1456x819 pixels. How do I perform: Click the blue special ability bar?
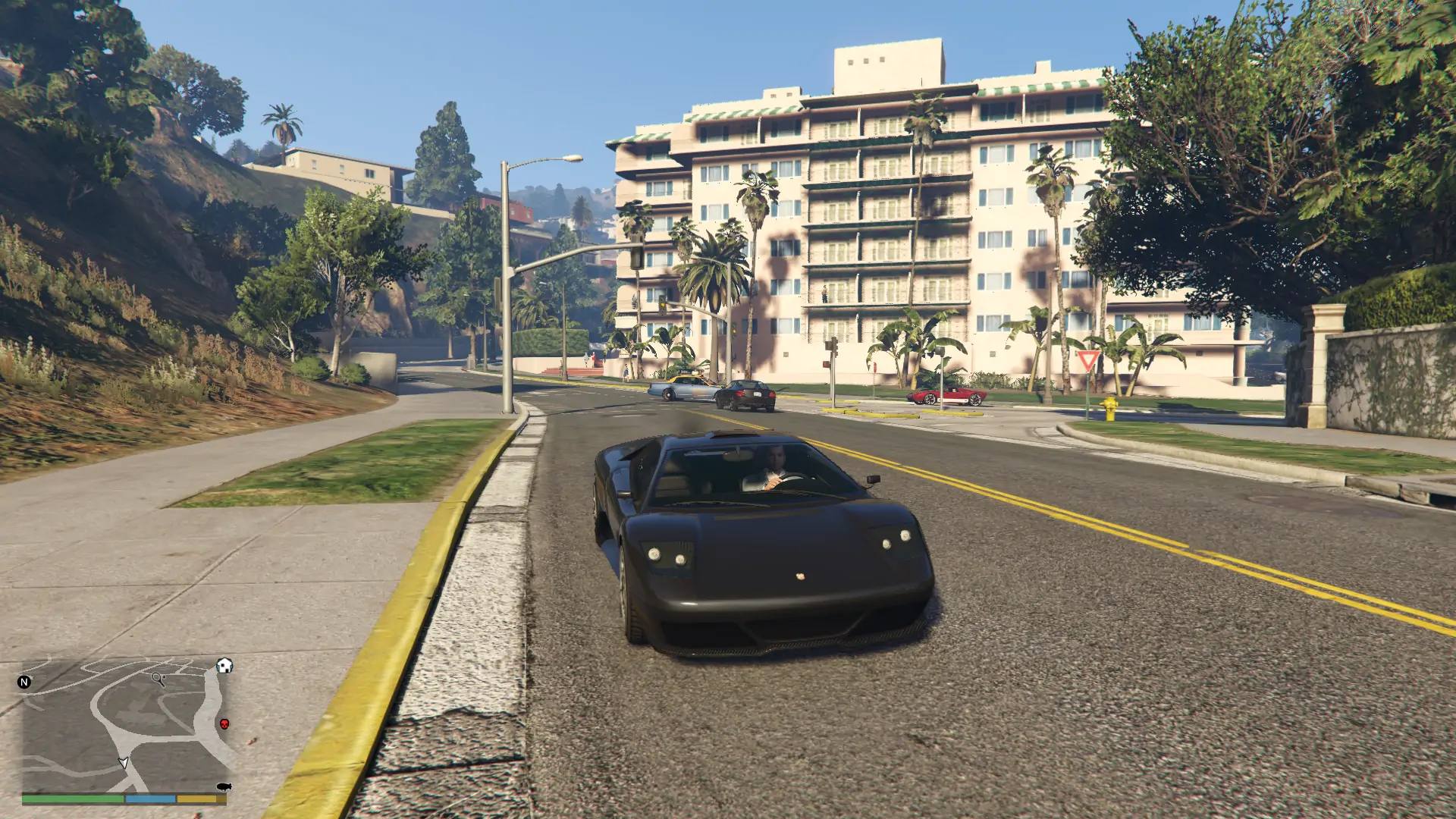point(150,799)
